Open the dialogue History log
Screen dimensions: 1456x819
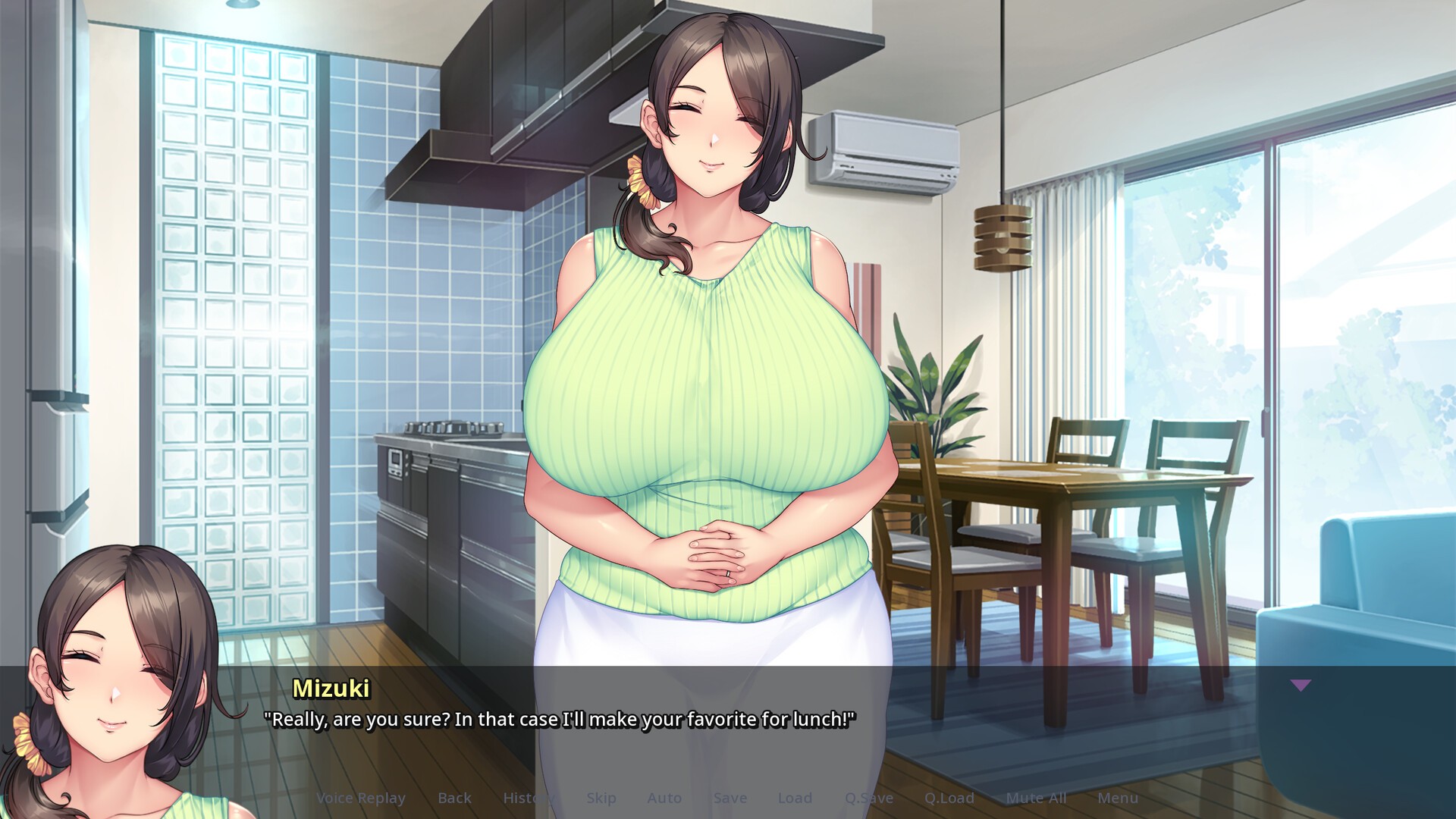coord(528,798)
